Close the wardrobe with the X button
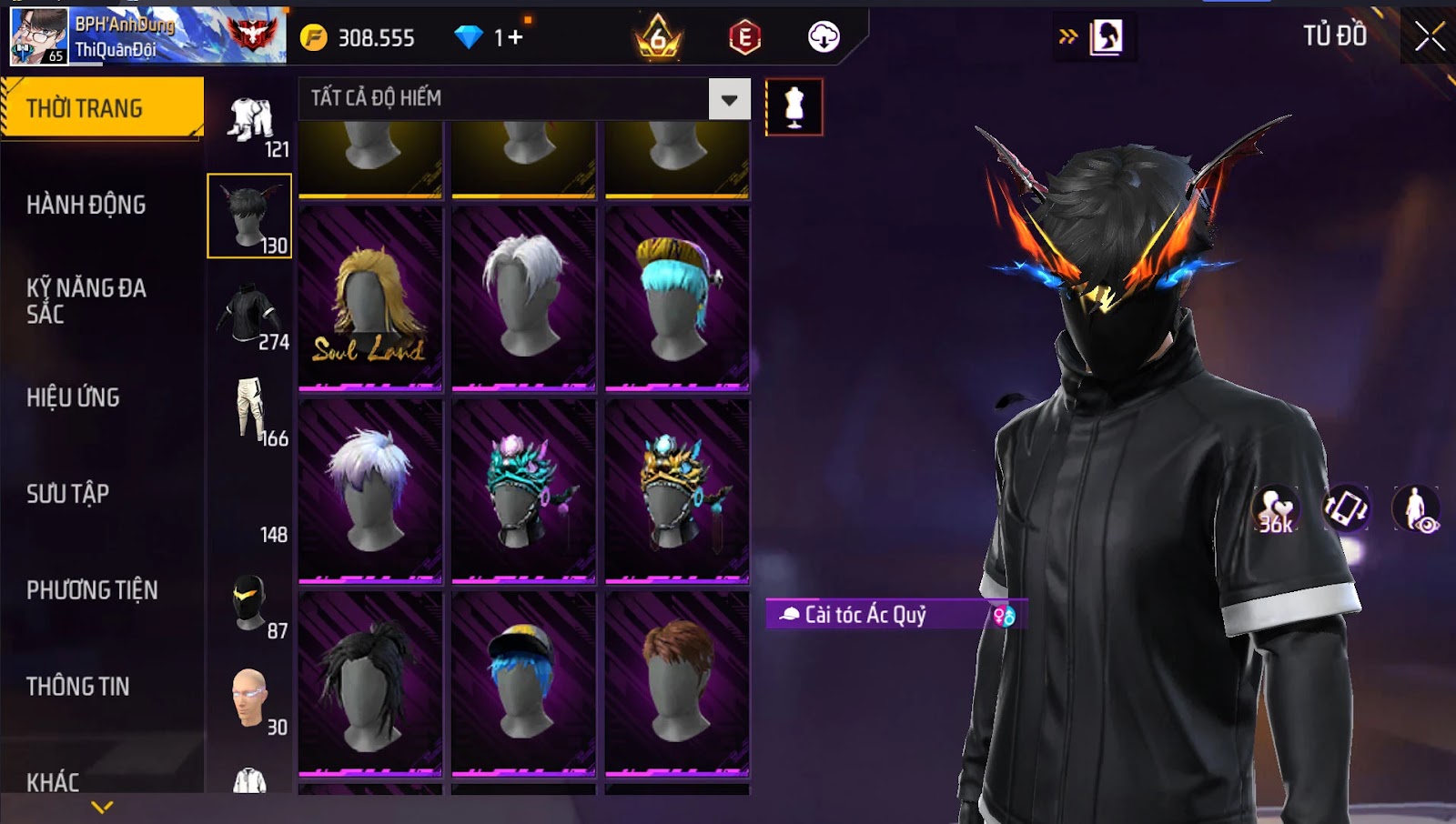This screenshot has height=824, width=1456. click(1429, 36)
